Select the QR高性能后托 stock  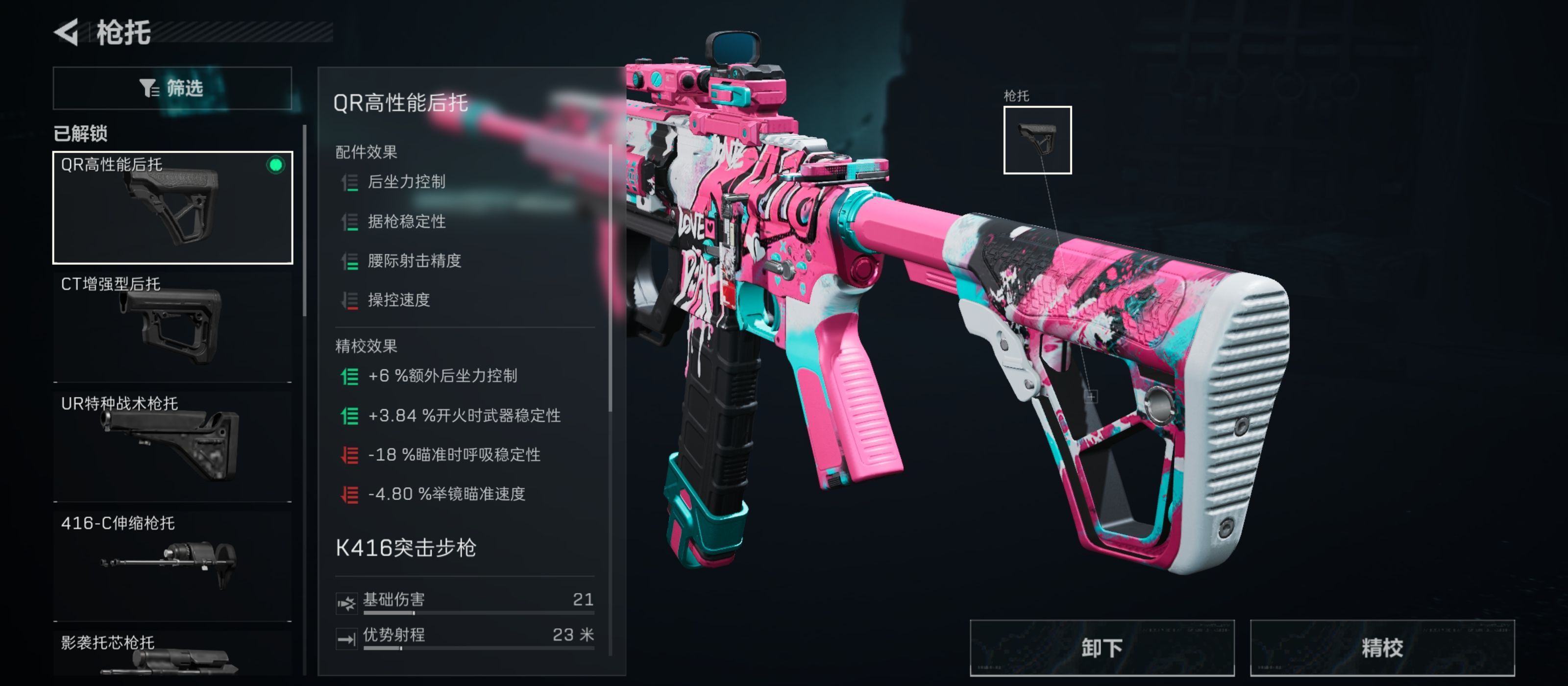pos(173,208)
